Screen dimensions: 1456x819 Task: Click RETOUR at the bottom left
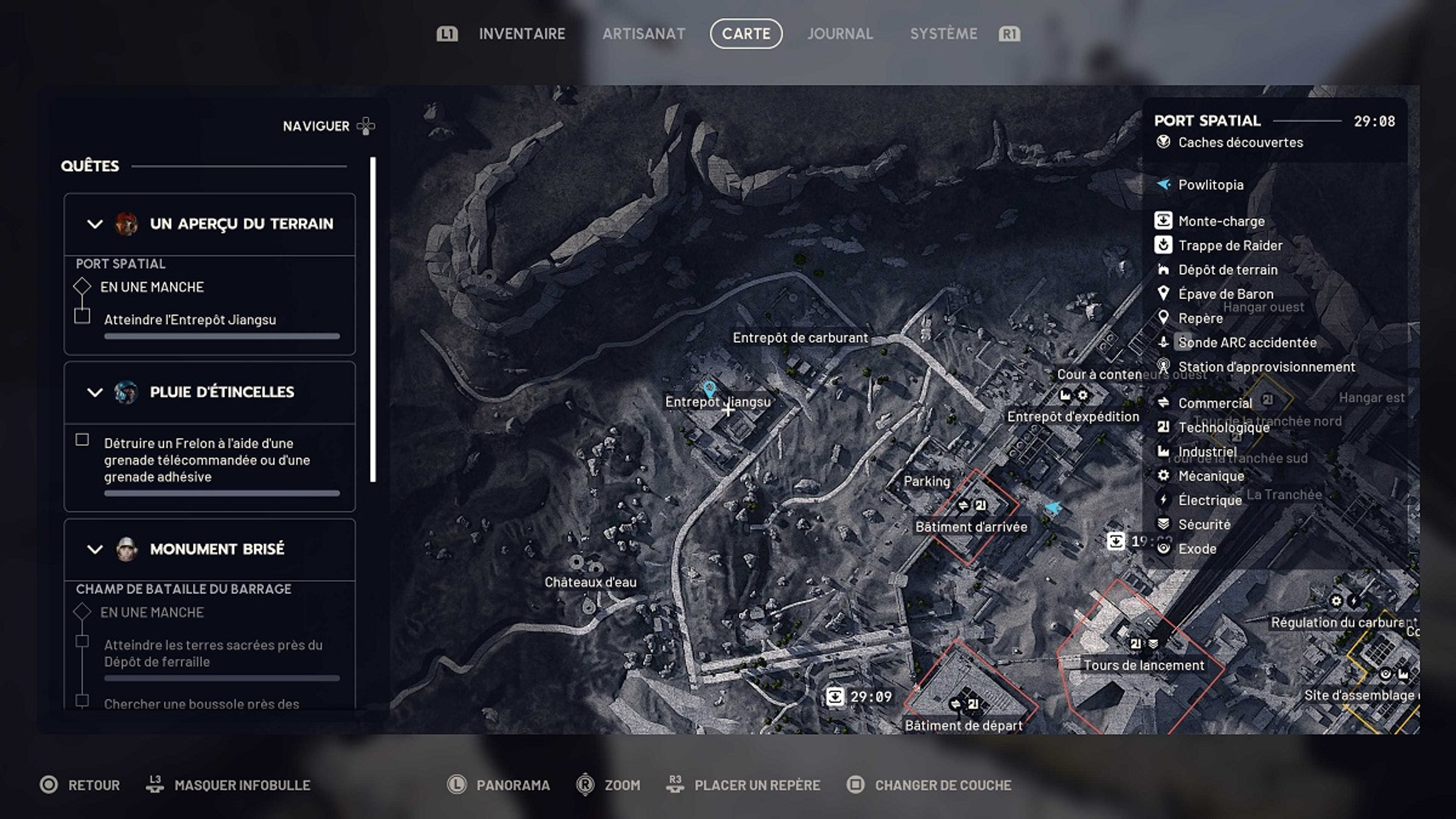(94, 785)
